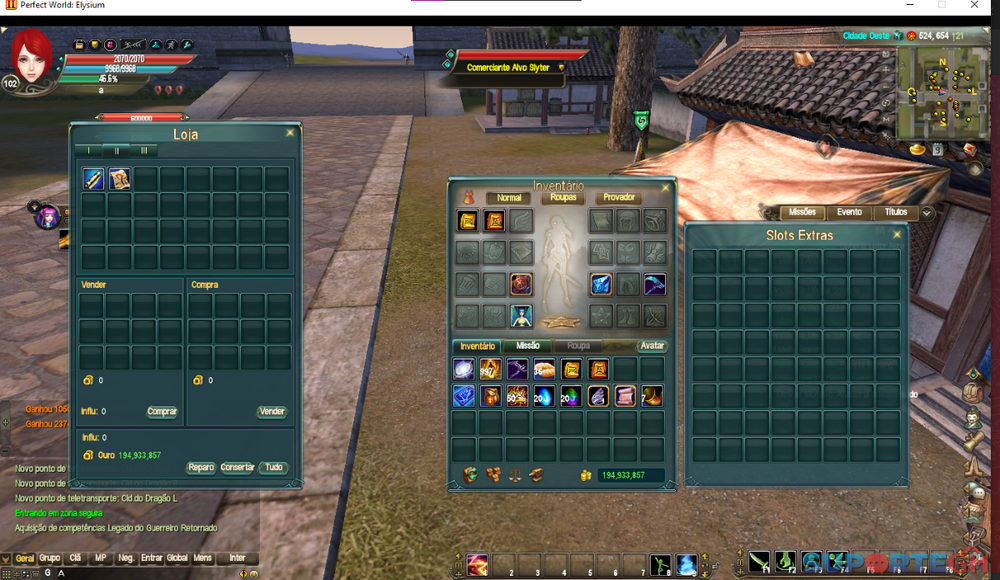Switch to shop tab II
Image resolution: width=1000 pixels, height=580 pixels.
[x=117, y=150]
